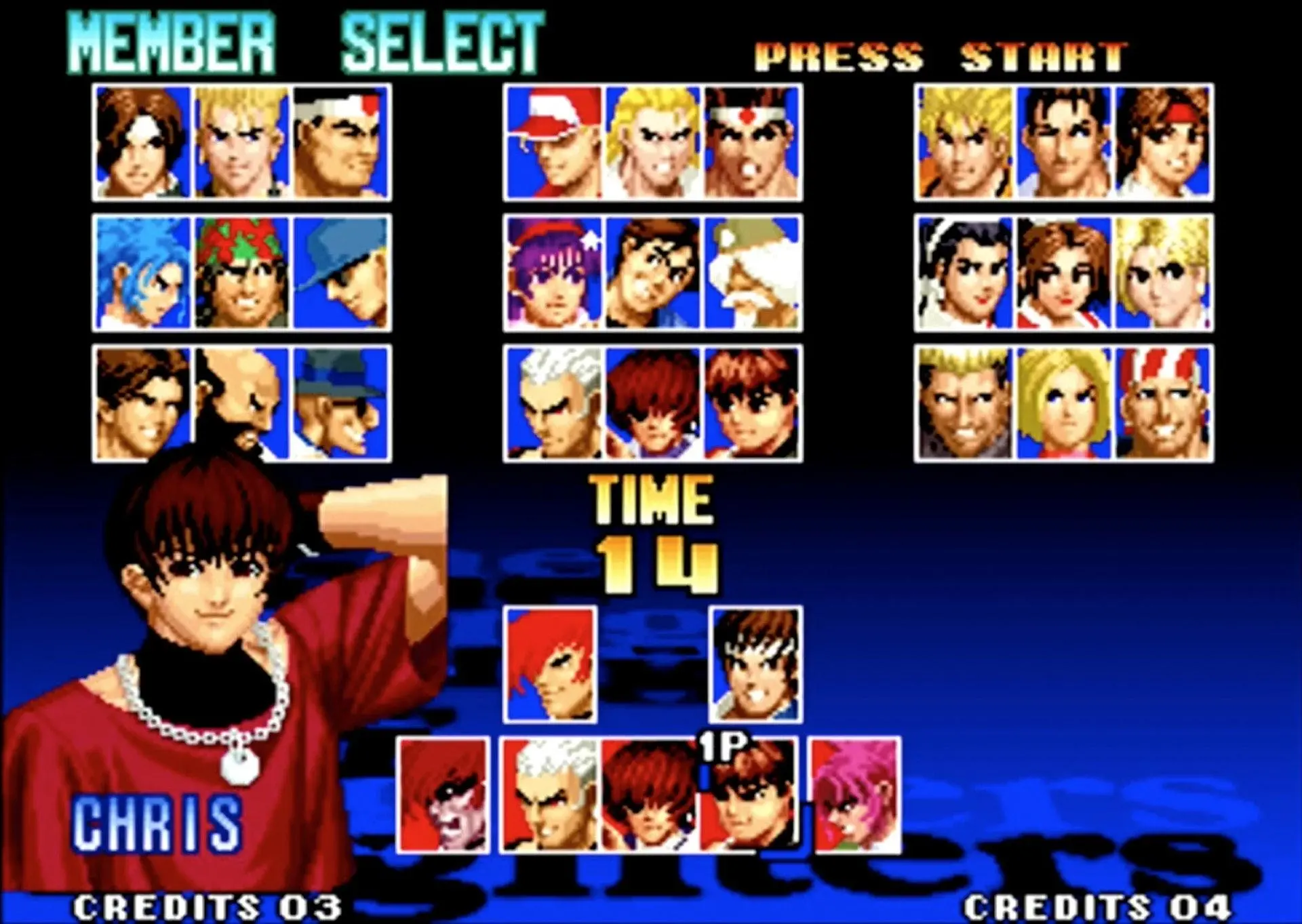Select Joe Higashi's headband portrait
The image size is (1302, 924).
(752, 142)
